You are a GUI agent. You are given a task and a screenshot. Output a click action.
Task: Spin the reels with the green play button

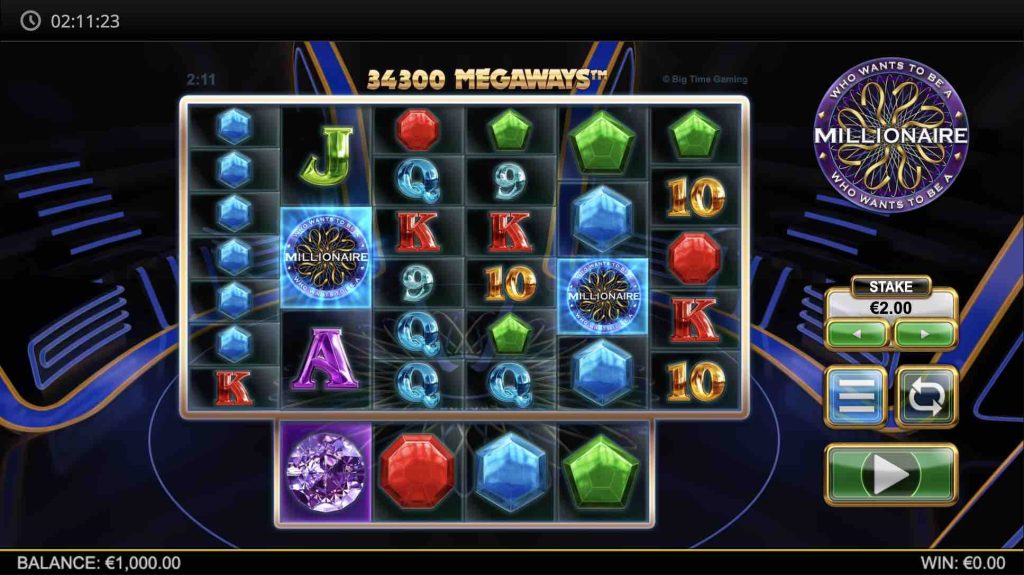pos(891,474)
